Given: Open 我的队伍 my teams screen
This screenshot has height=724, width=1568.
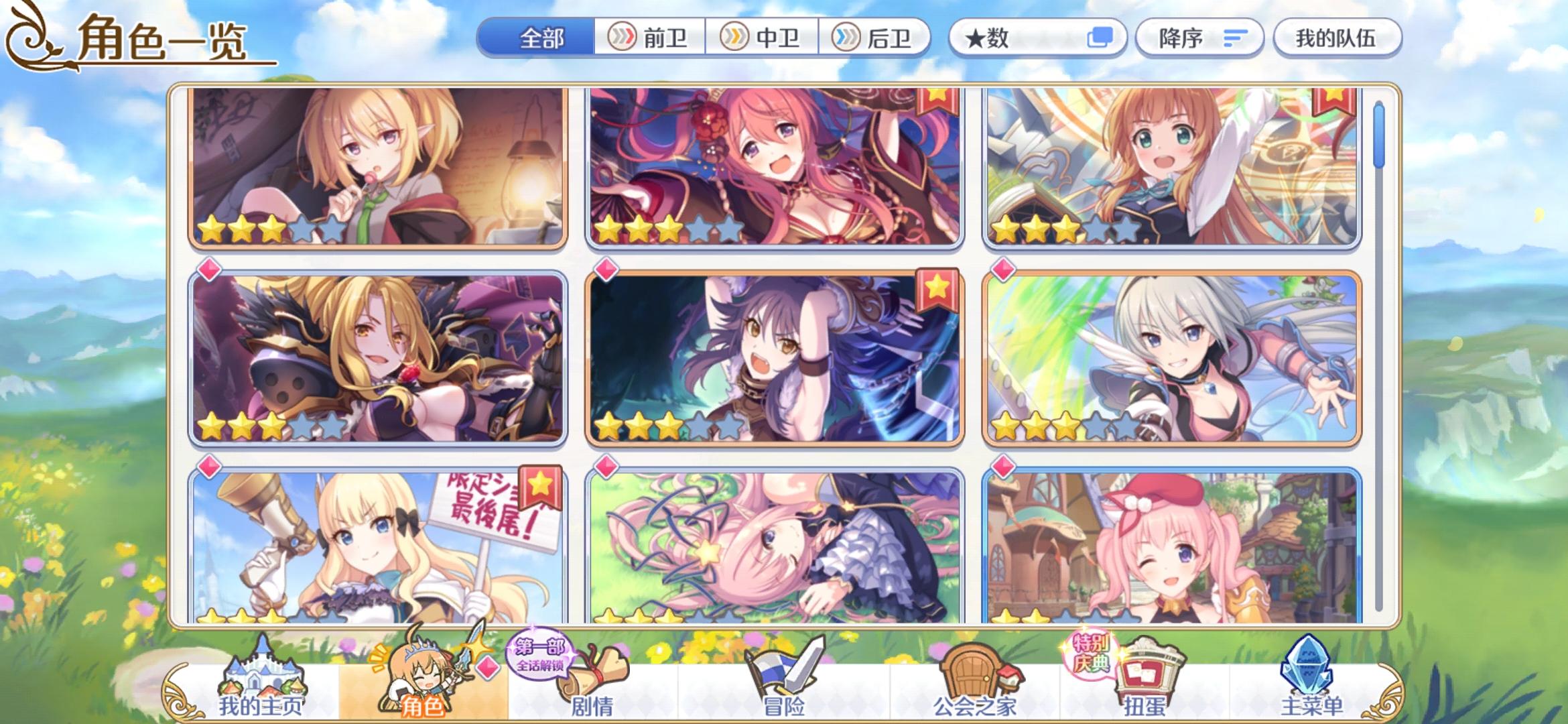Looking at the screenshot, I should 1337,38.
